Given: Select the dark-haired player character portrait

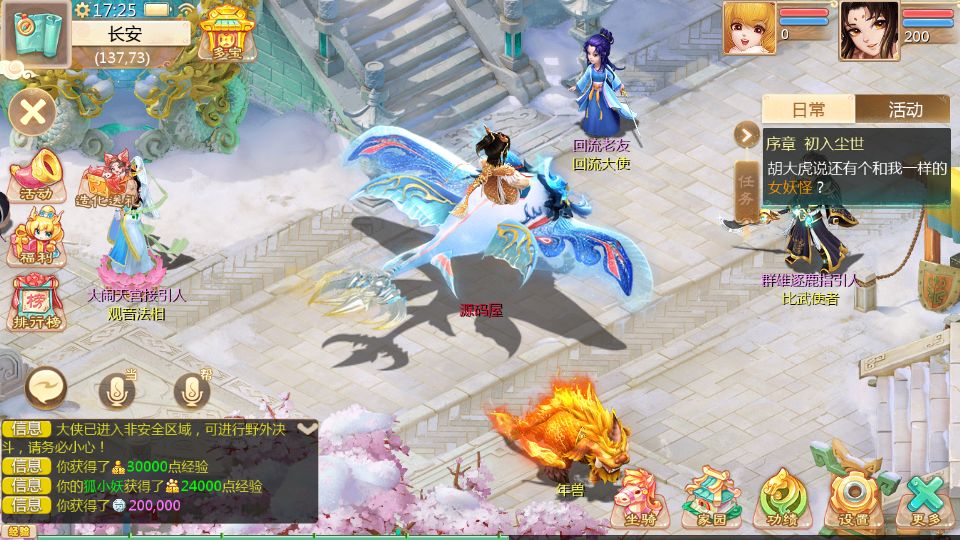Looking at the screenshot, I should pyautogui.click(x=869, y=30).
